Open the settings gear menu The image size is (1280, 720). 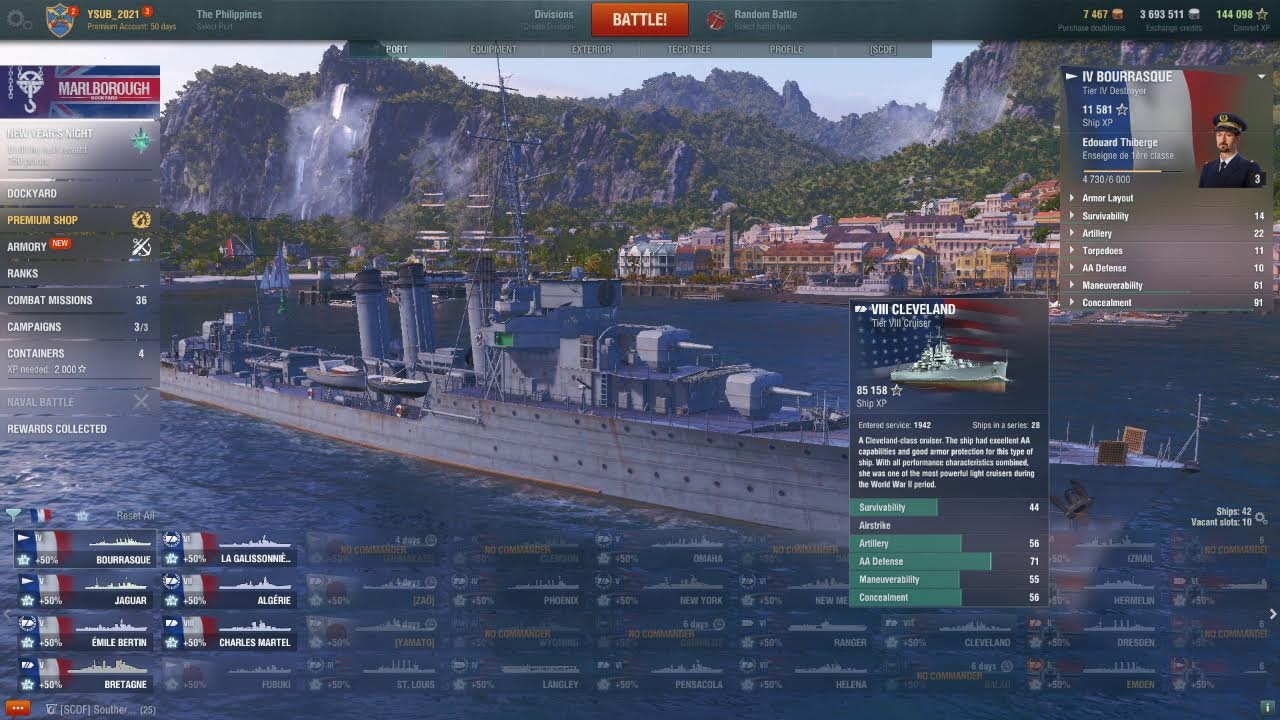pos(17,19)
